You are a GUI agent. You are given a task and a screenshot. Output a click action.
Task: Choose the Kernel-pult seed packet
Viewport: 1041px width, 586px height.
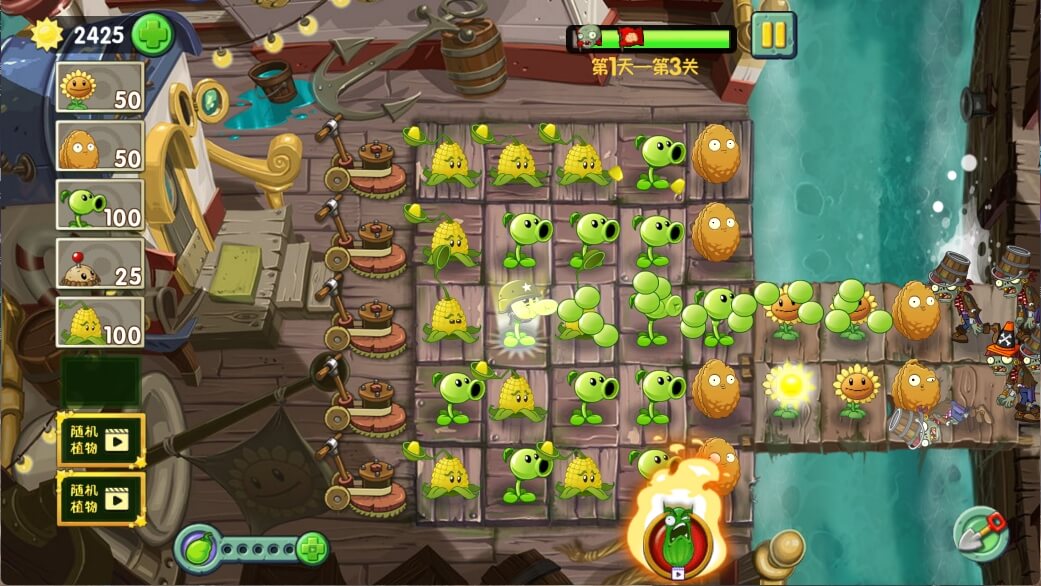coord(100,322)
